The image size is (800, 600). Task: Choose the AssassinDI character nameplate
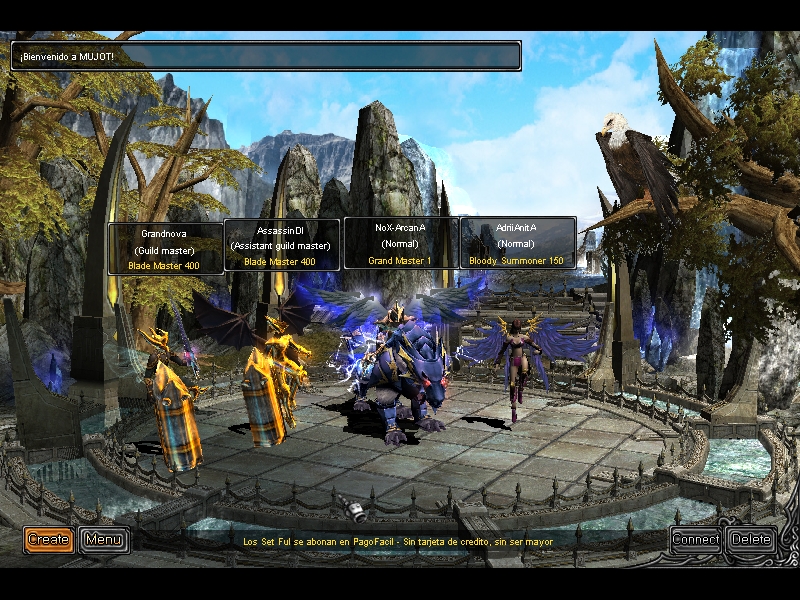point(281,246)
